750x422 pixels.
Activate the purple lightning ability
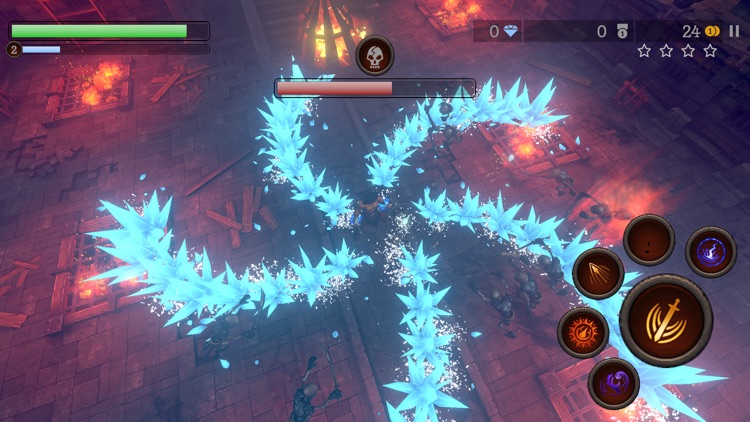(x=711, y=250)
